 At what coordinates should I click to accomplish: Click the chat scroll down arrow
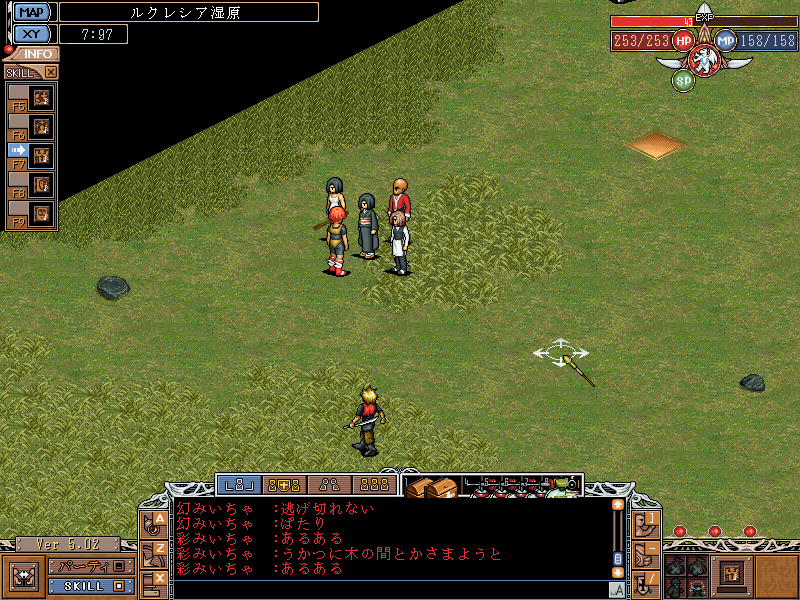pyautogui.click(x=618, y=572)
